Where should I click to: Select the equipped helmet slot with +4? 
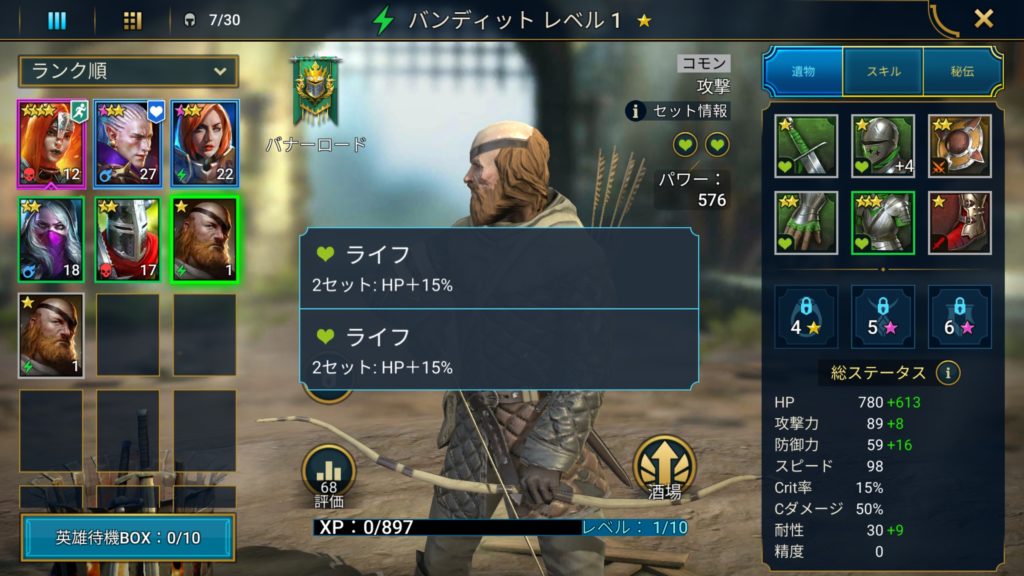(x=882, y=146)
